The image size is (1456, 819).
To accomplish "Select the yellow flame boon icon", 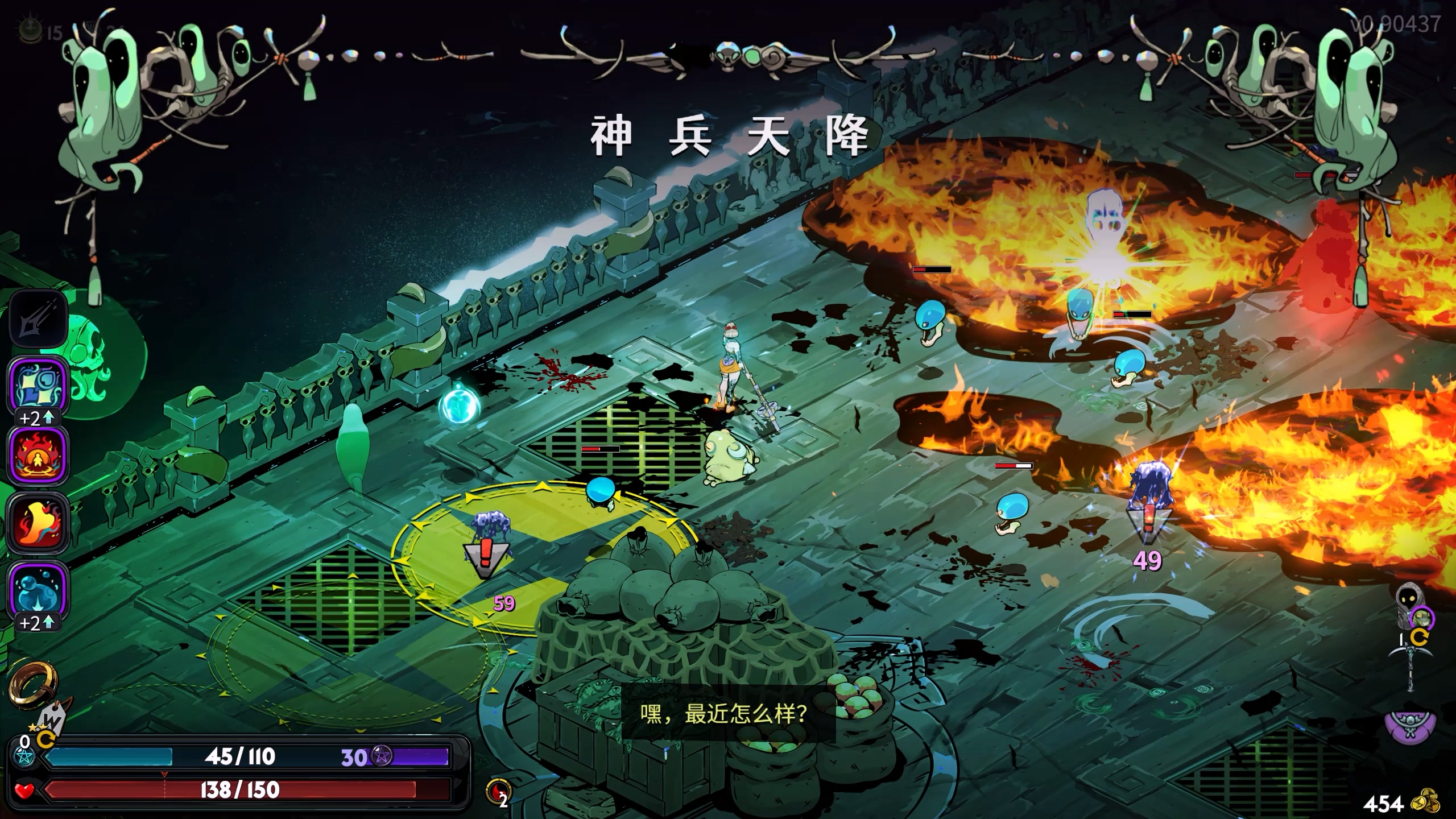I will coord(38,523).
